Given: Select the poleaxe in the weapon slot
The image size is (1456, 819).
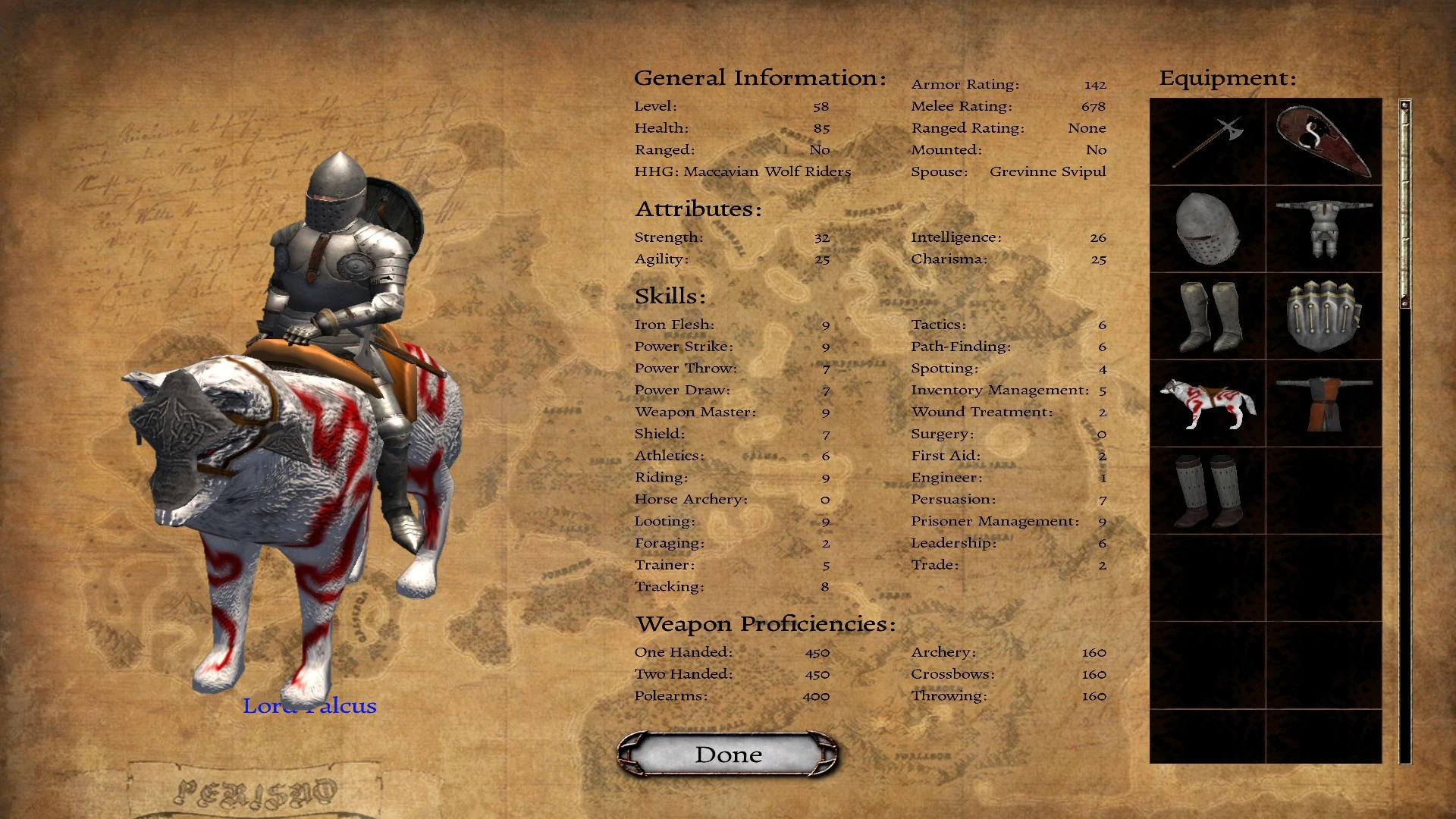Looking at the screenshot, I should coord(1207,143).
